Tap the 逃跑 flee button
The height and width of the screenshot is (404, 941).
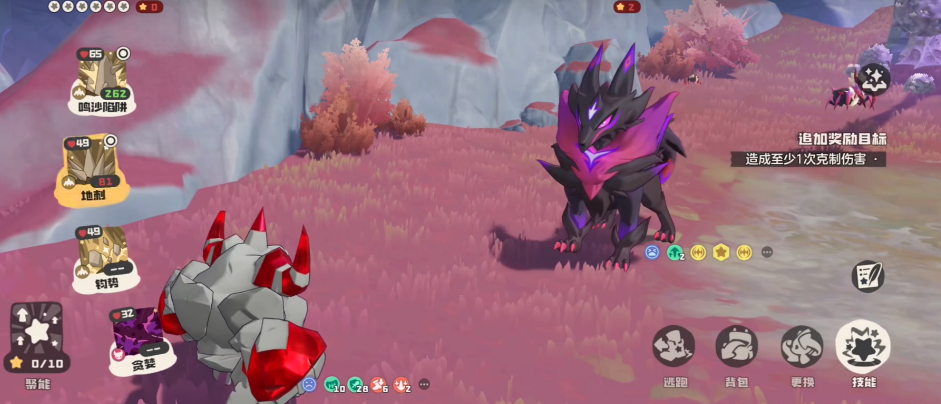click(x=674, y=348)
